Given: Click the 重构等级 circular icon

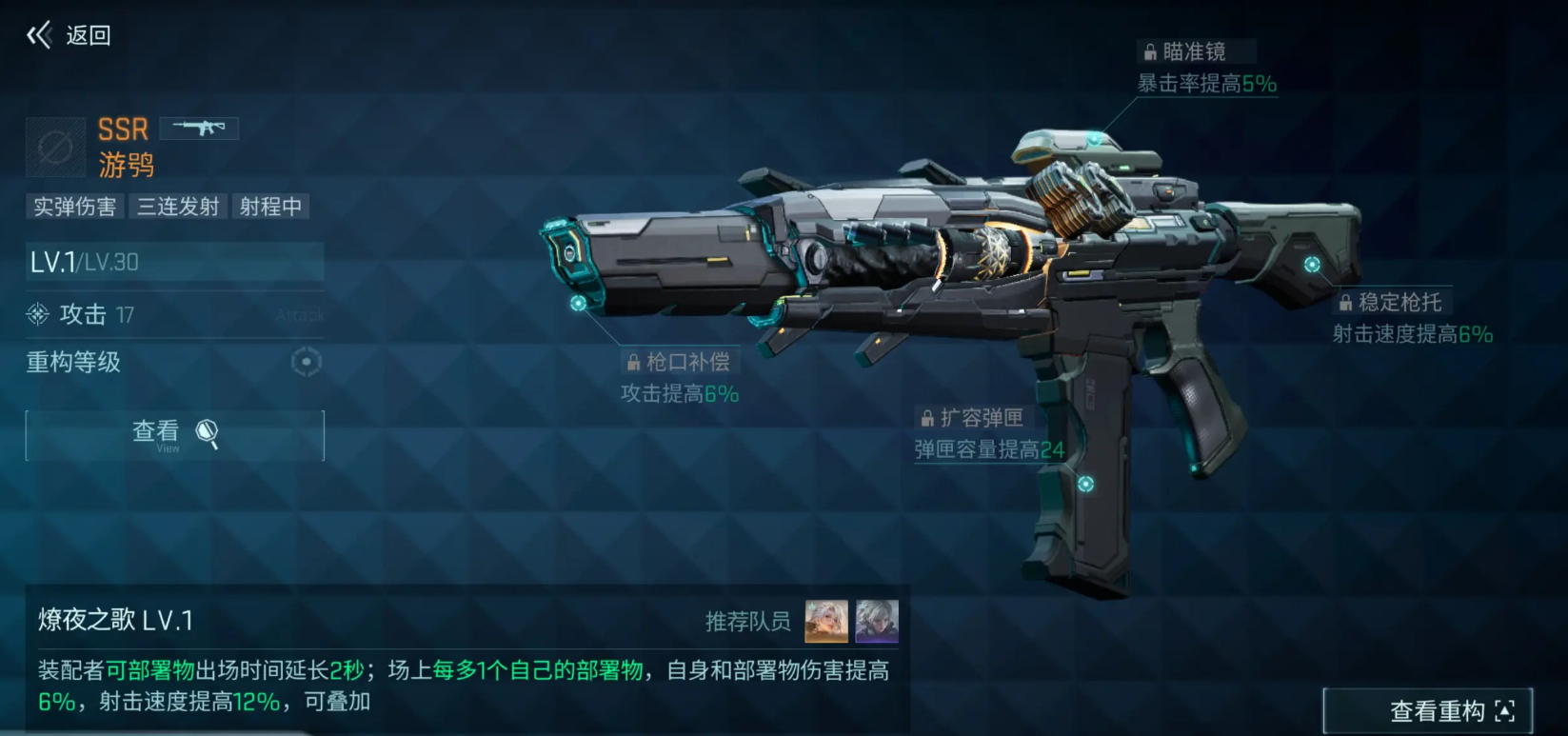Looking at the screenshot, I should tap(306, 362).
